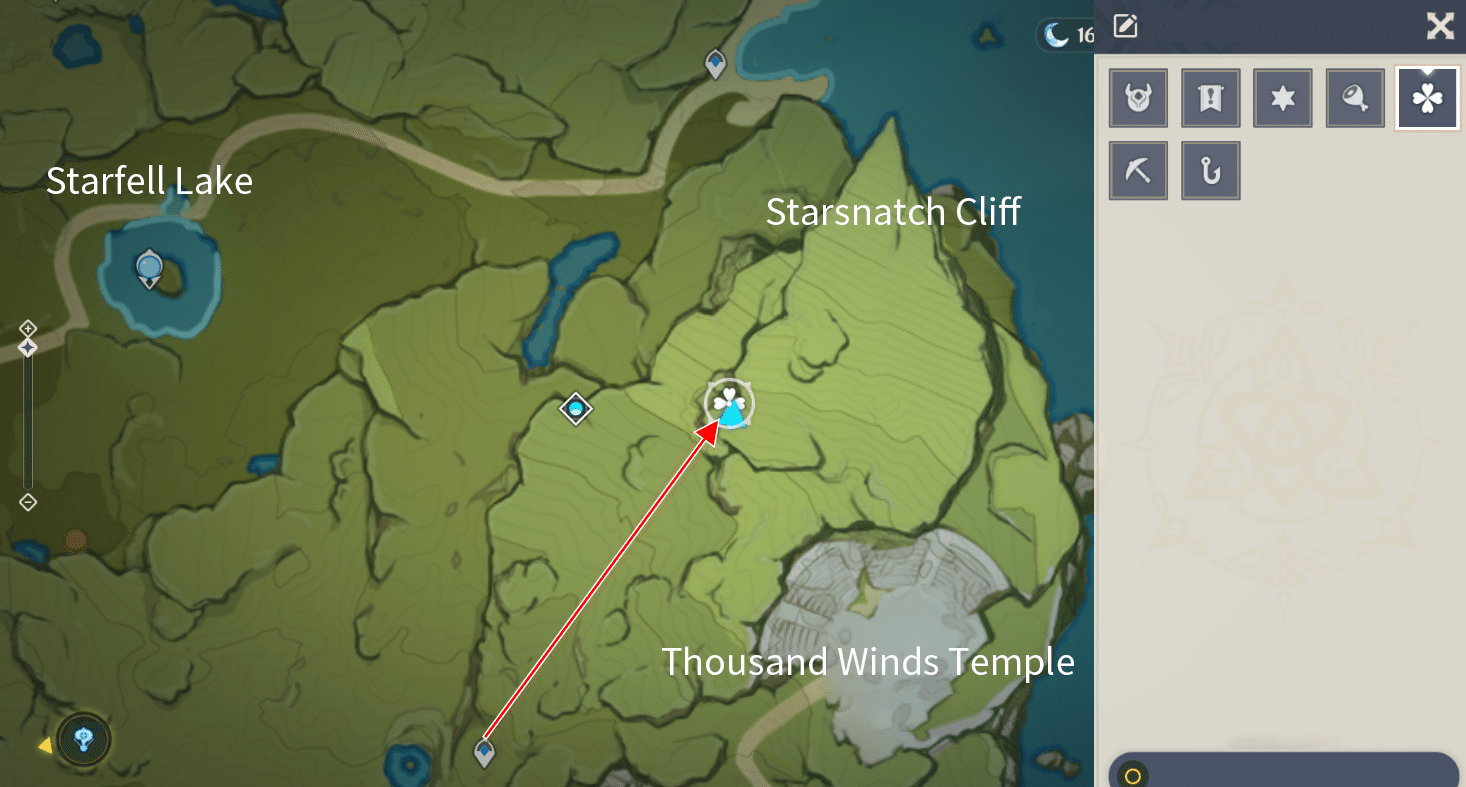Select the boss monster filter icon

[1138, 98]
